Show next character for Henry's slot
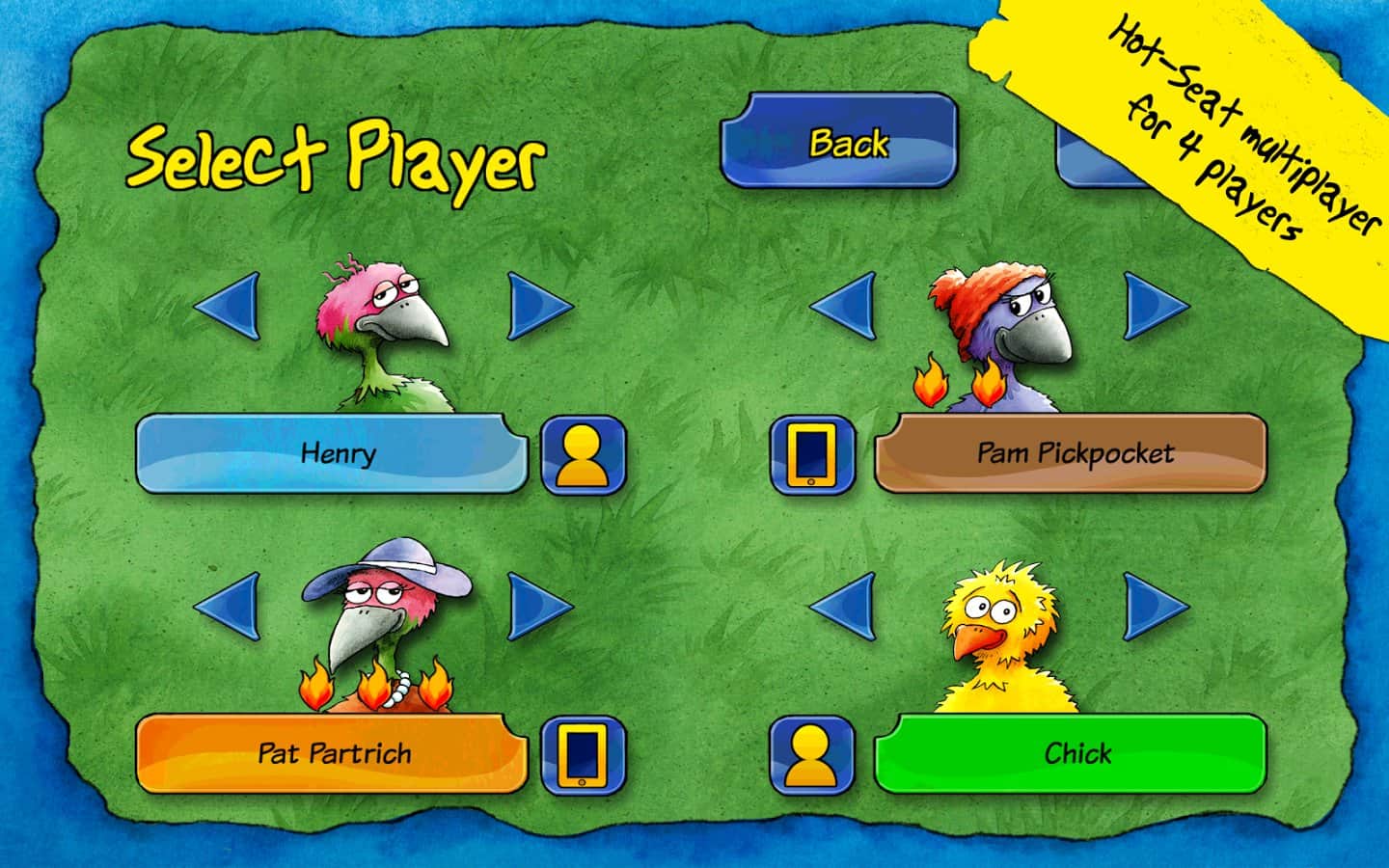 (538, 307)
